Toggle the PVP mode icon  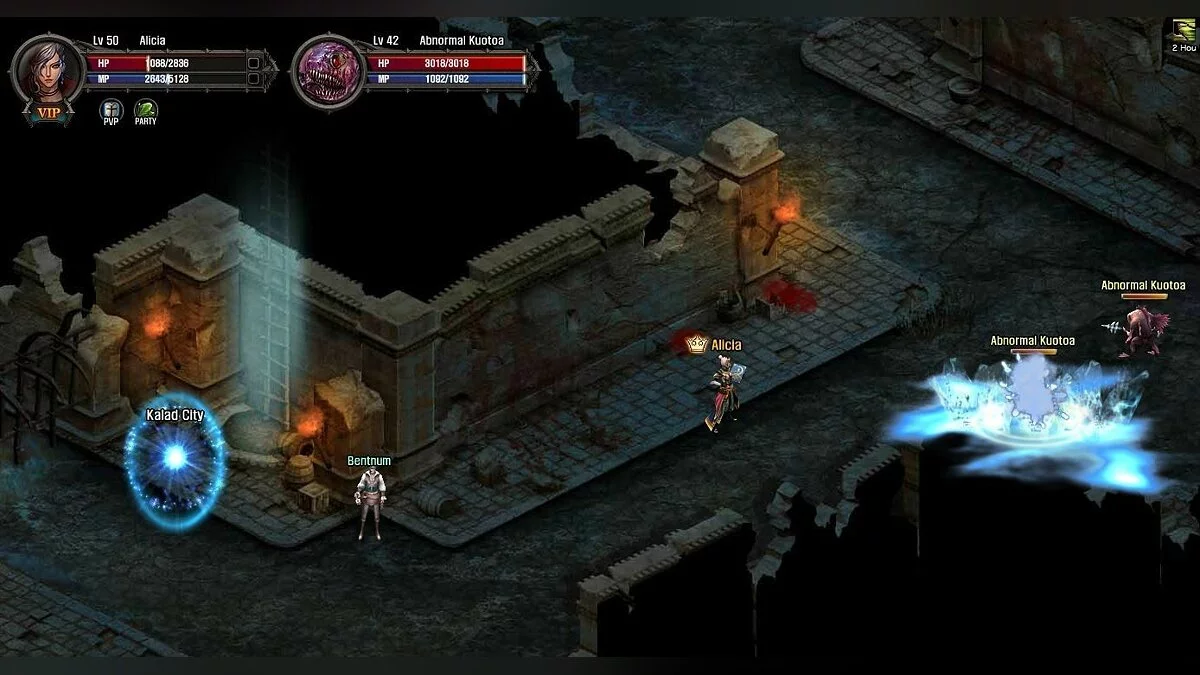[x=110, y=109]
